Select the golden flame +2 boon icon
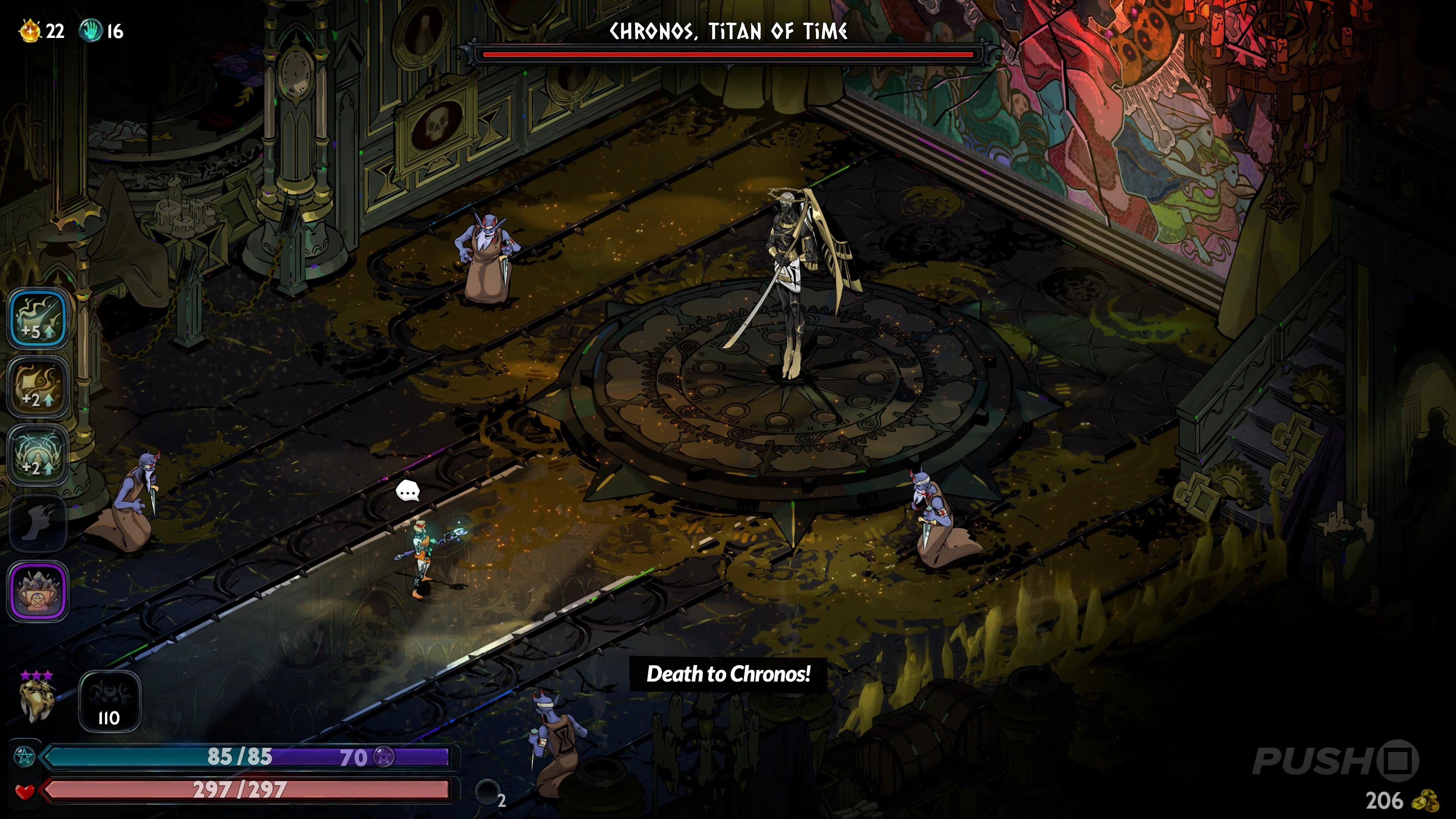This screenshot has width=1456, height=819. (38, 387)
